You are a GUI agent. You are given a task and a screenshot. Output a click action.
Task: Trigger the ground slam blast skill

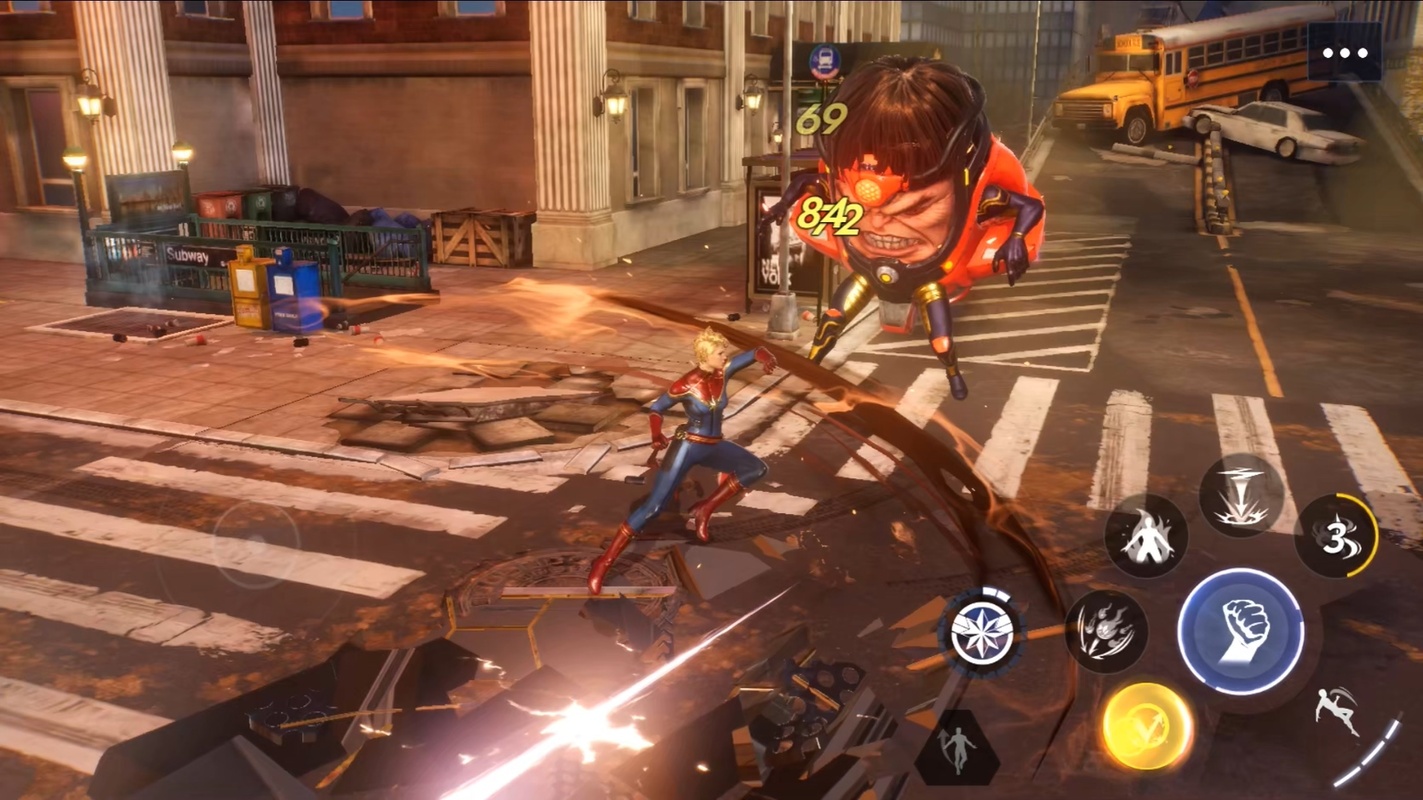[1240, 495]
